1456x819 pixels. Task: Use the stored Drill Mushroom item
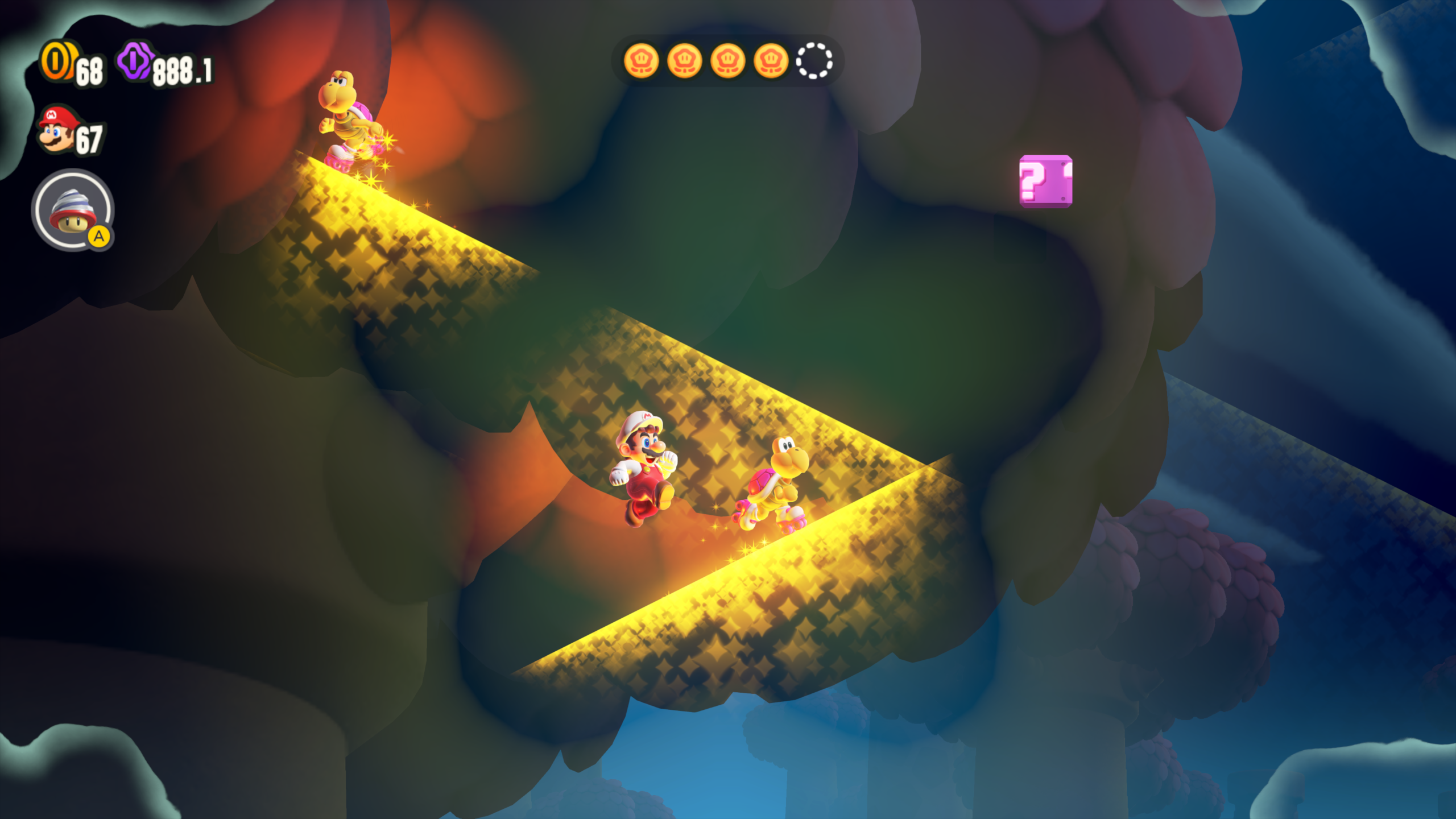point(73,210)
